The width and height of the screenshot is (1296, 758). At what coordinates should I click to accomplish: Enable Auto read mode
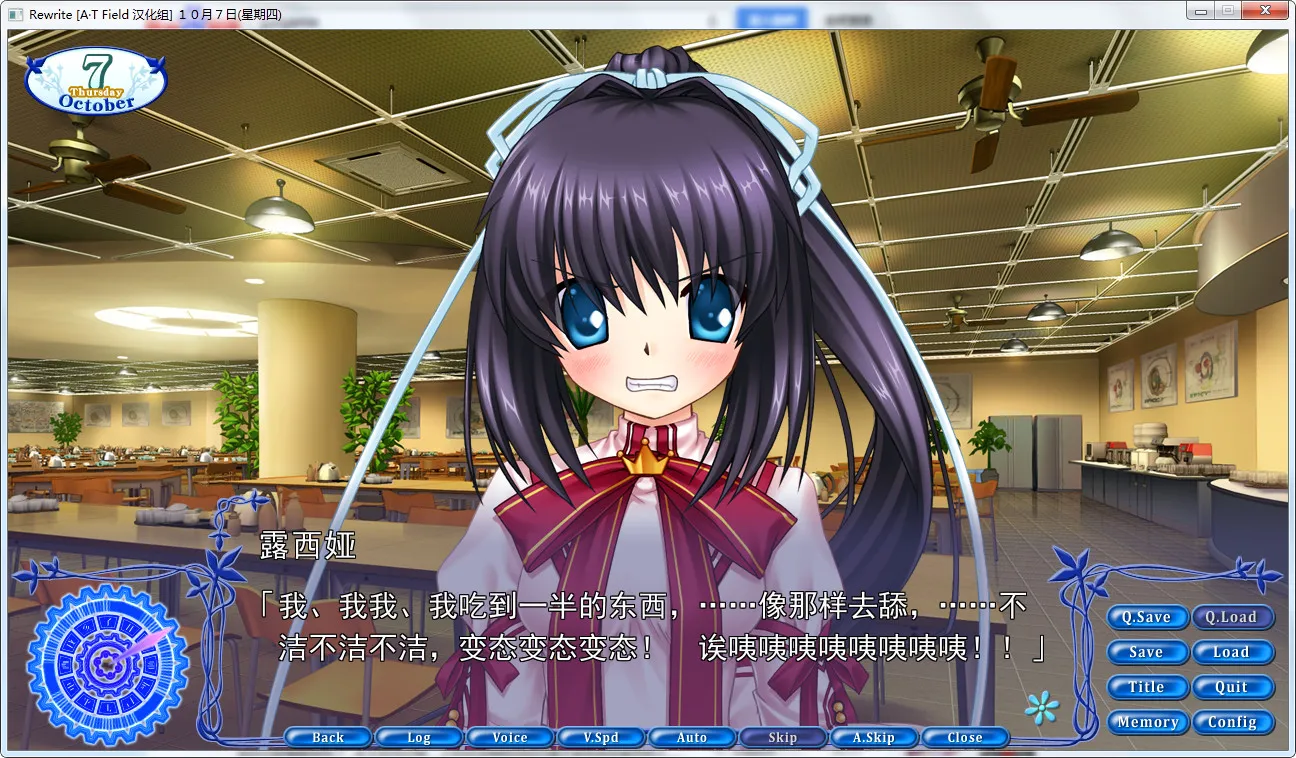click(x=692, y=737)
